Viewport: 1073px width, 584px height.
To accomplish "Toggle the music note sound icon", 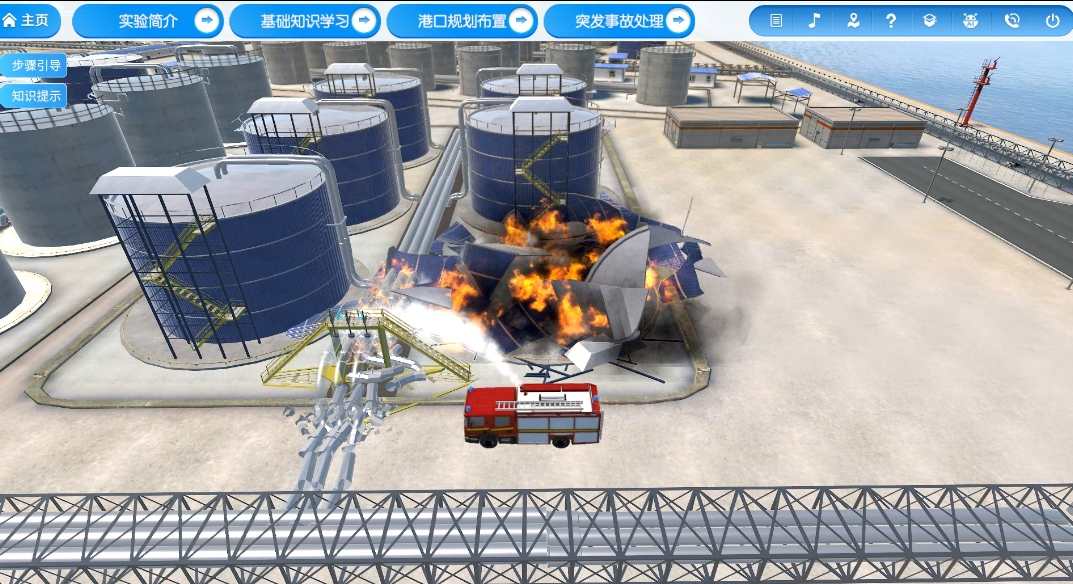I will pyautogui.click(x=814, y=20).
